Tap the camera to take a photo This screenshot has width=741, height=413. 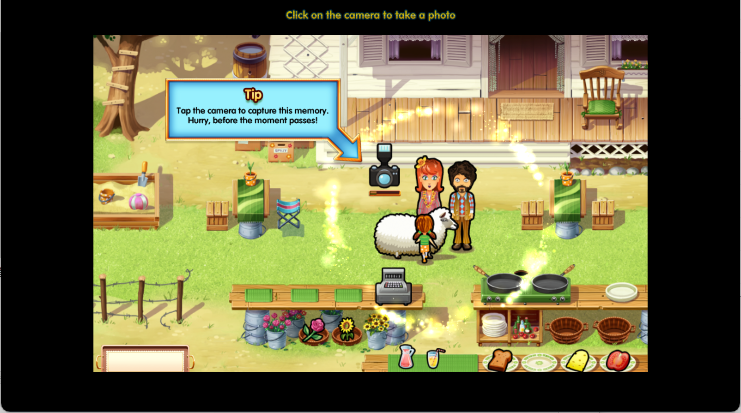click(384, 169)
